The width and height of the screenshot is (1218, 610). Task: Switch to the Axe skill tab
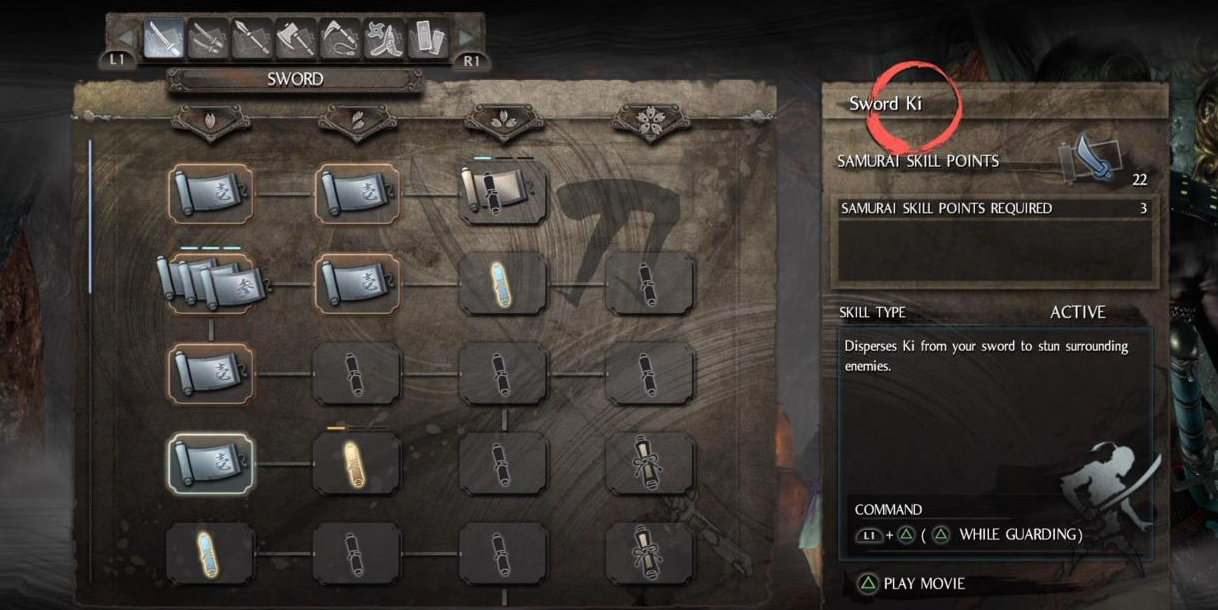[296, 39]
